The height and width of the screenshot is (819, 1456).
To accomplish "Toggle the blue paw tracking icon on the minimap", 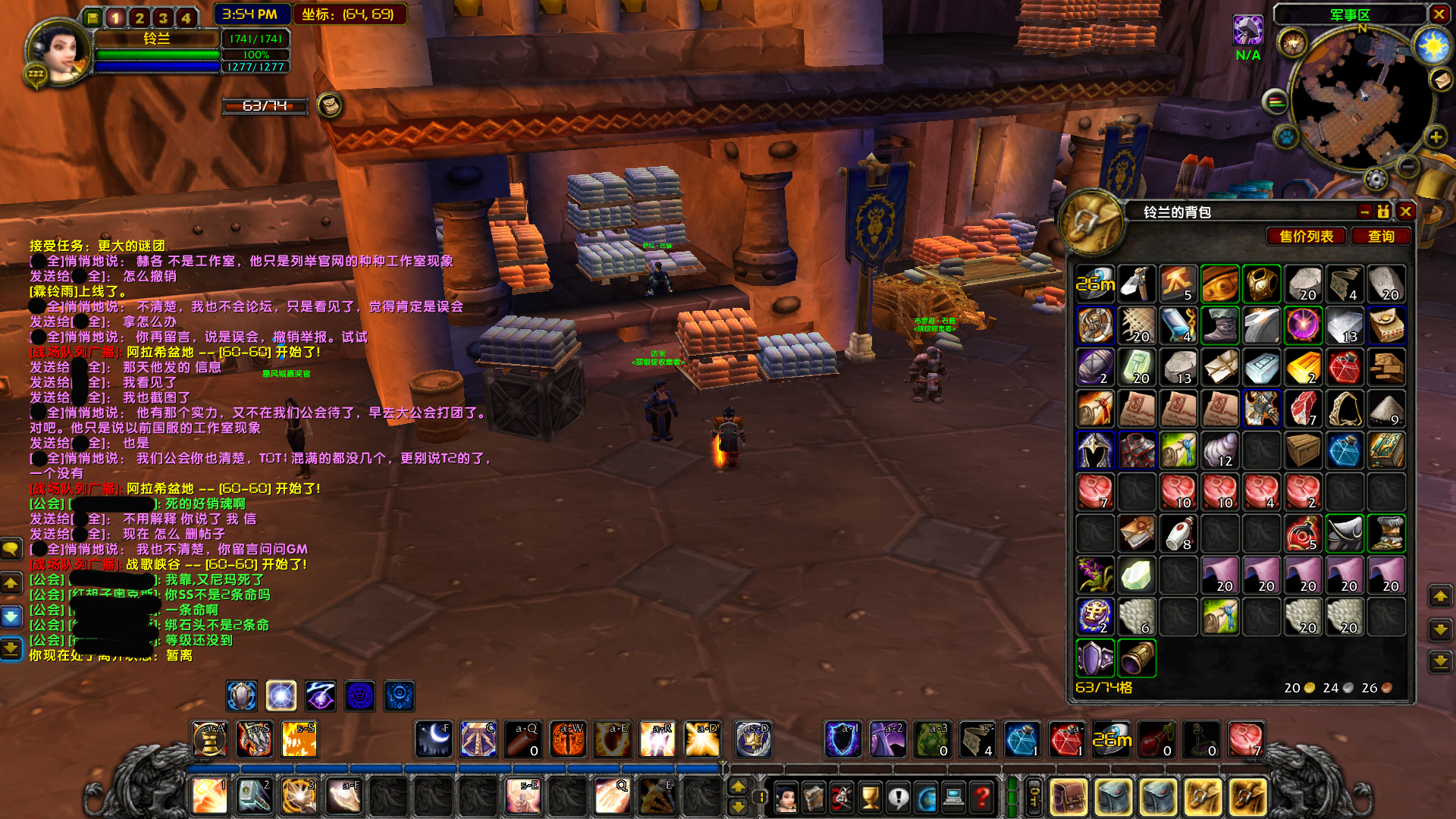I will pyautogui.click(x=1285, y=136).
